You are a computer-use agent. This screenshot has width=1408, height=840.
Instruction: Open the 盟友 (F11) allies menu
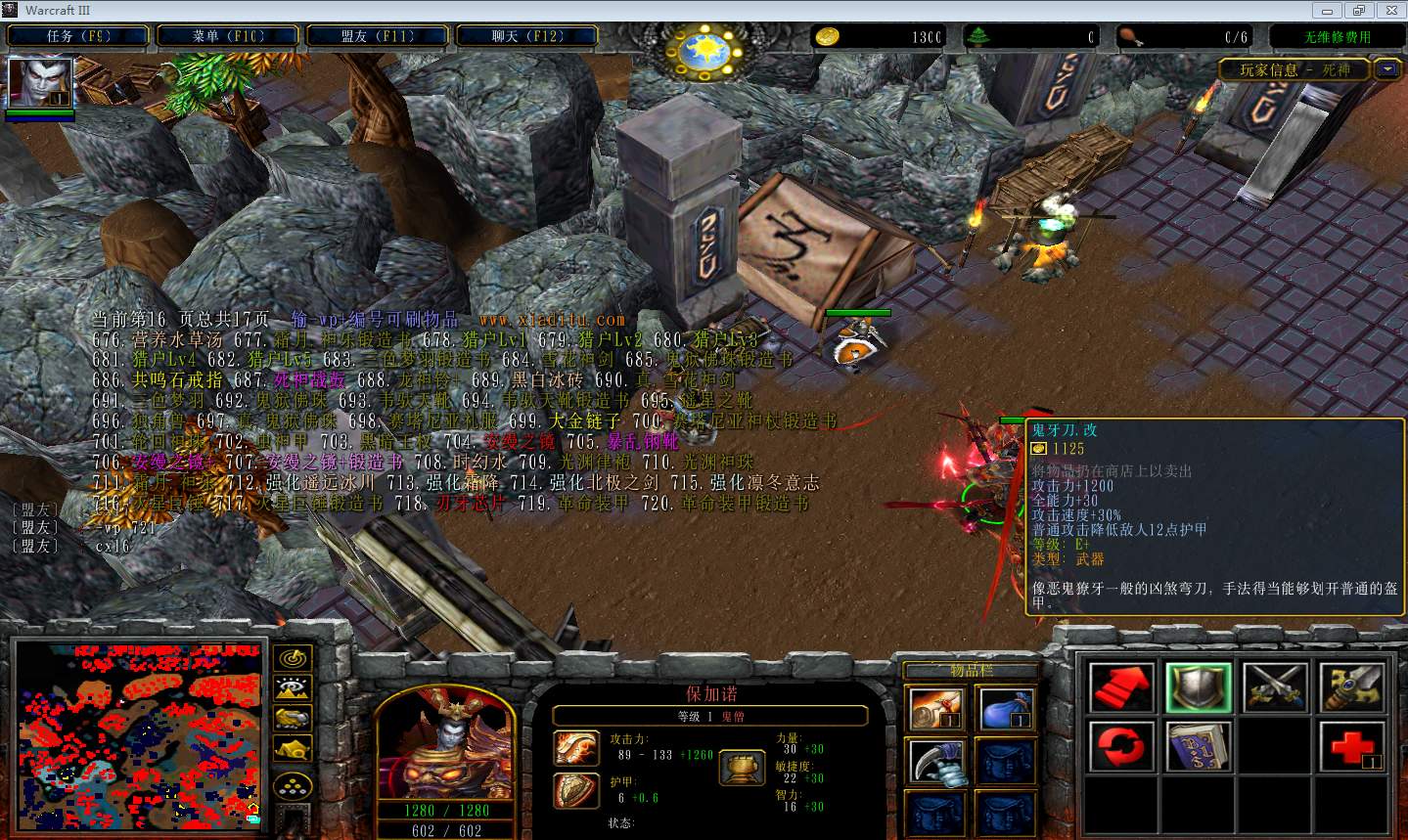[378, 36]
